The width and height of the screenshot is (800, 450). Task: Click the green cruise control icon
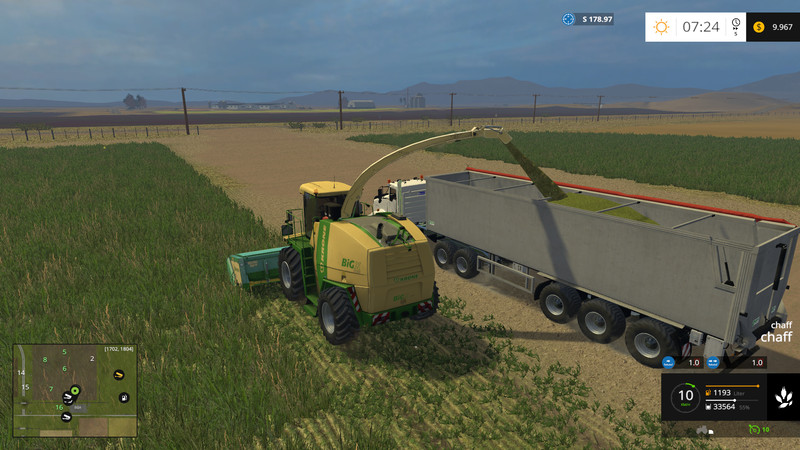753,429
